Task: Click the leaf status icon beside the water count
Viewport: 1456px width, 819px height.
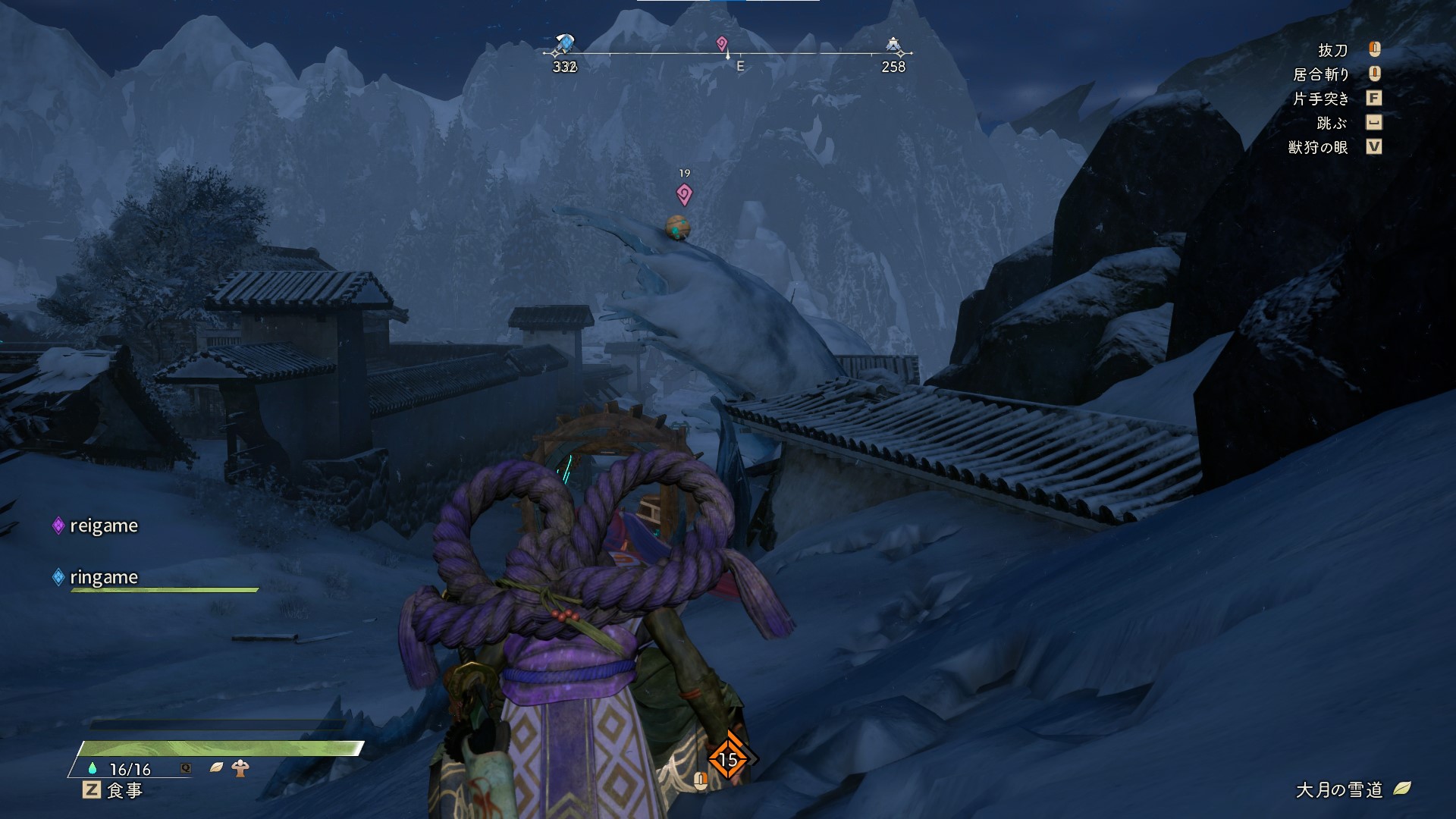Action: pyautogui.click(x=216, y=767)
